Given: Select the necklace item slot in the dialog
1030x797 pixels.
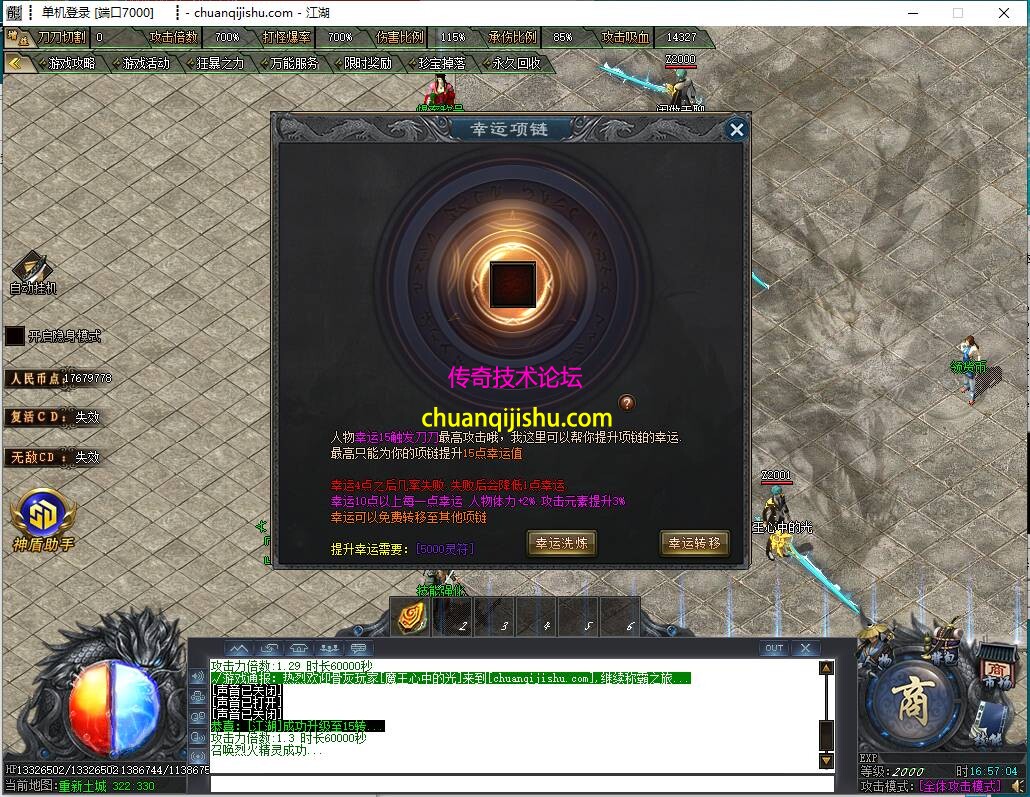Looking at the screenshot, I should 513,284.
